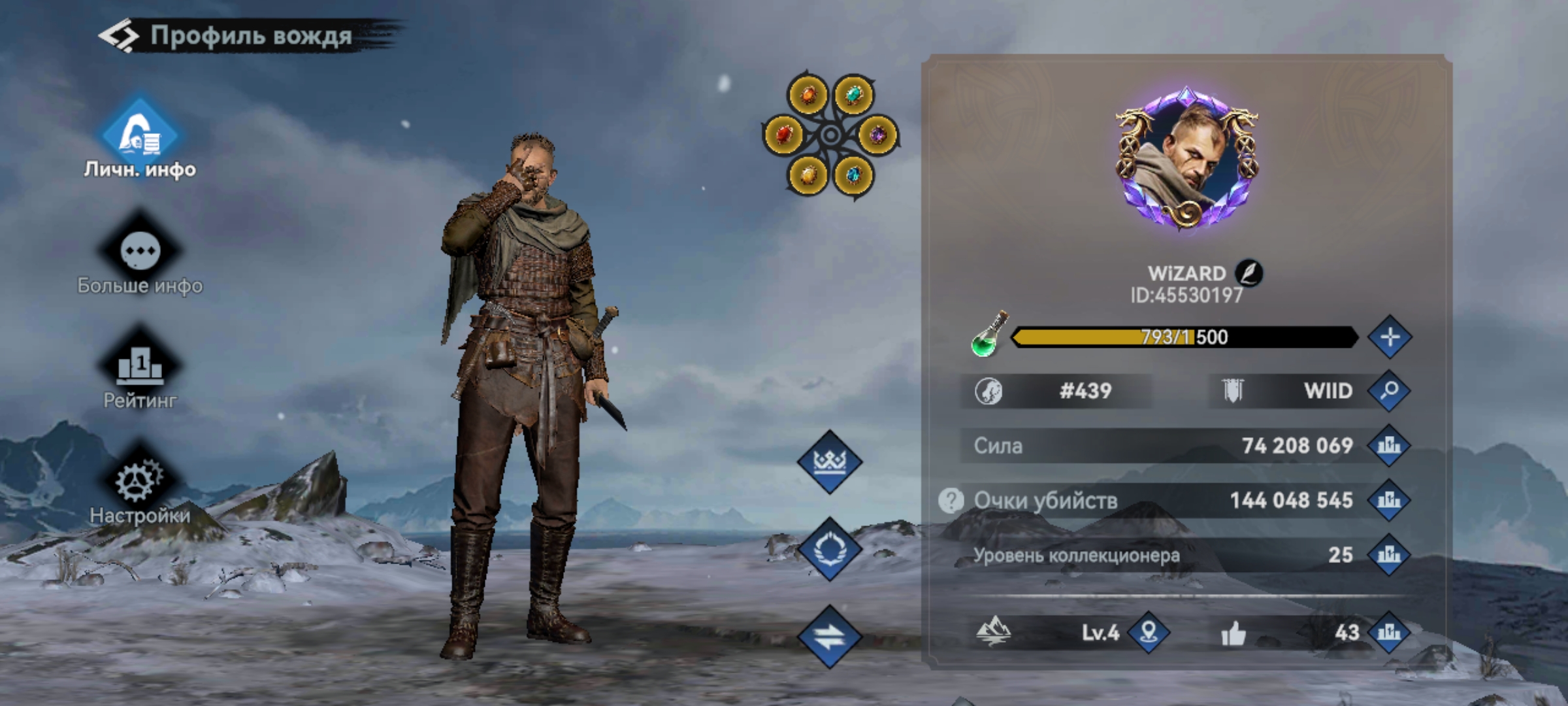Go back from the Профиль вождя screen
Screen dimensions: 1568x706
pyautogui.click(x=119, y=36)
